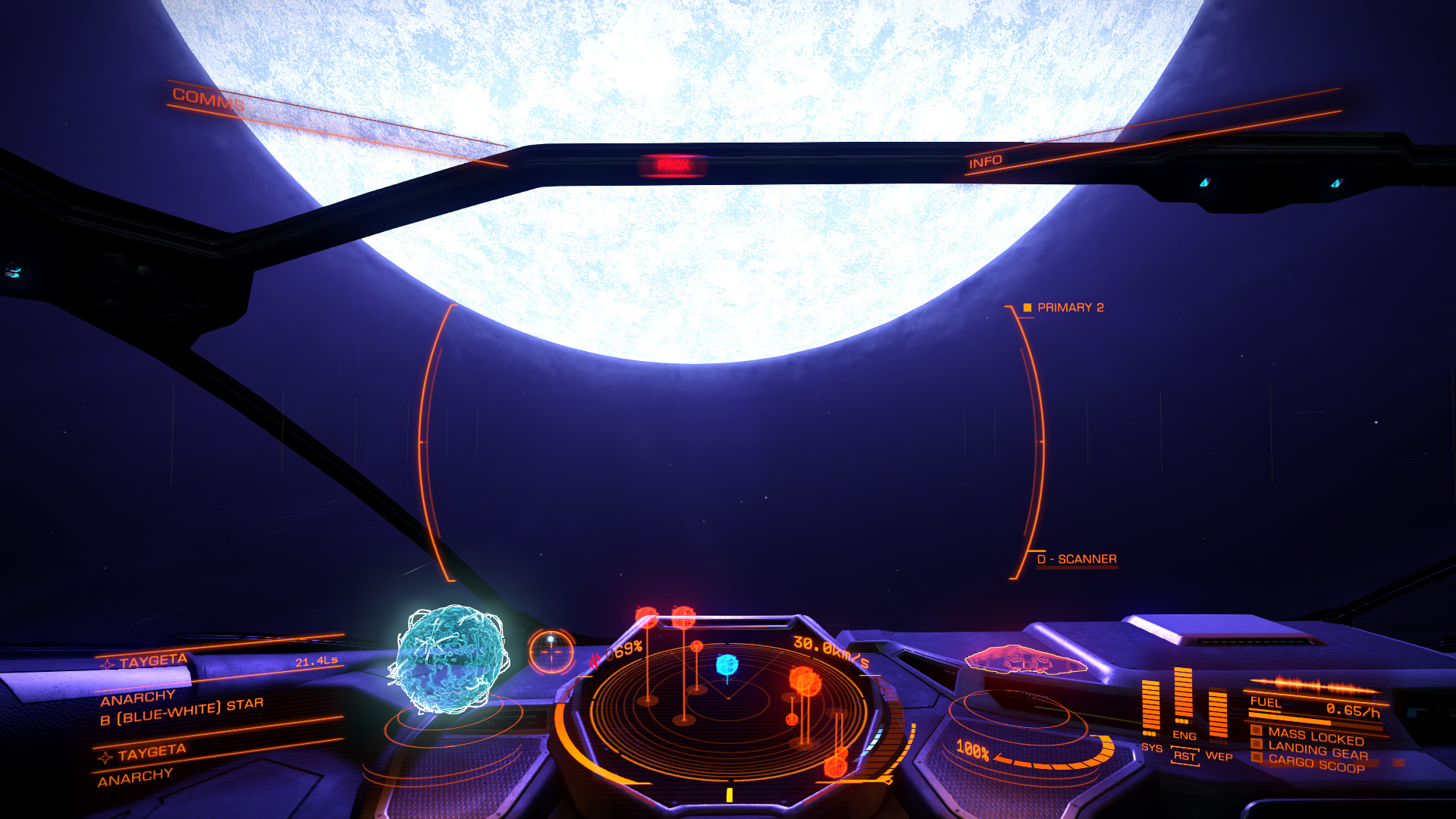Select the D-SCANNER fire group entry
Image resolution: width=1456 pixels, height=819 pixels.
coord(1077,559)
